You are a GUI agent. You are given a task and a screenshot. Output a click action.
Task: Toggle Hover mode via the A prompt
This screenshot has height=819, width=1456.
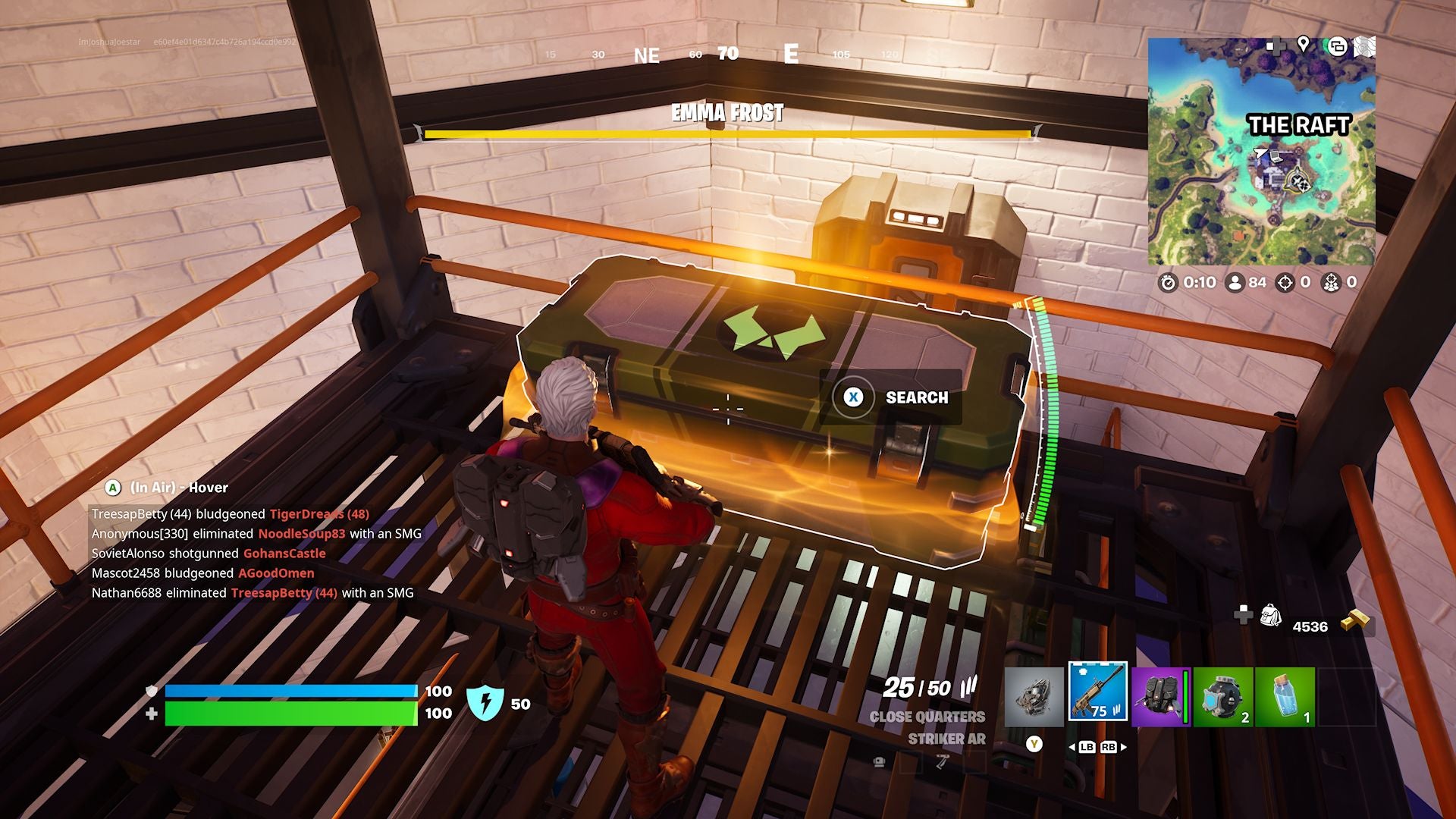[112, 488]
